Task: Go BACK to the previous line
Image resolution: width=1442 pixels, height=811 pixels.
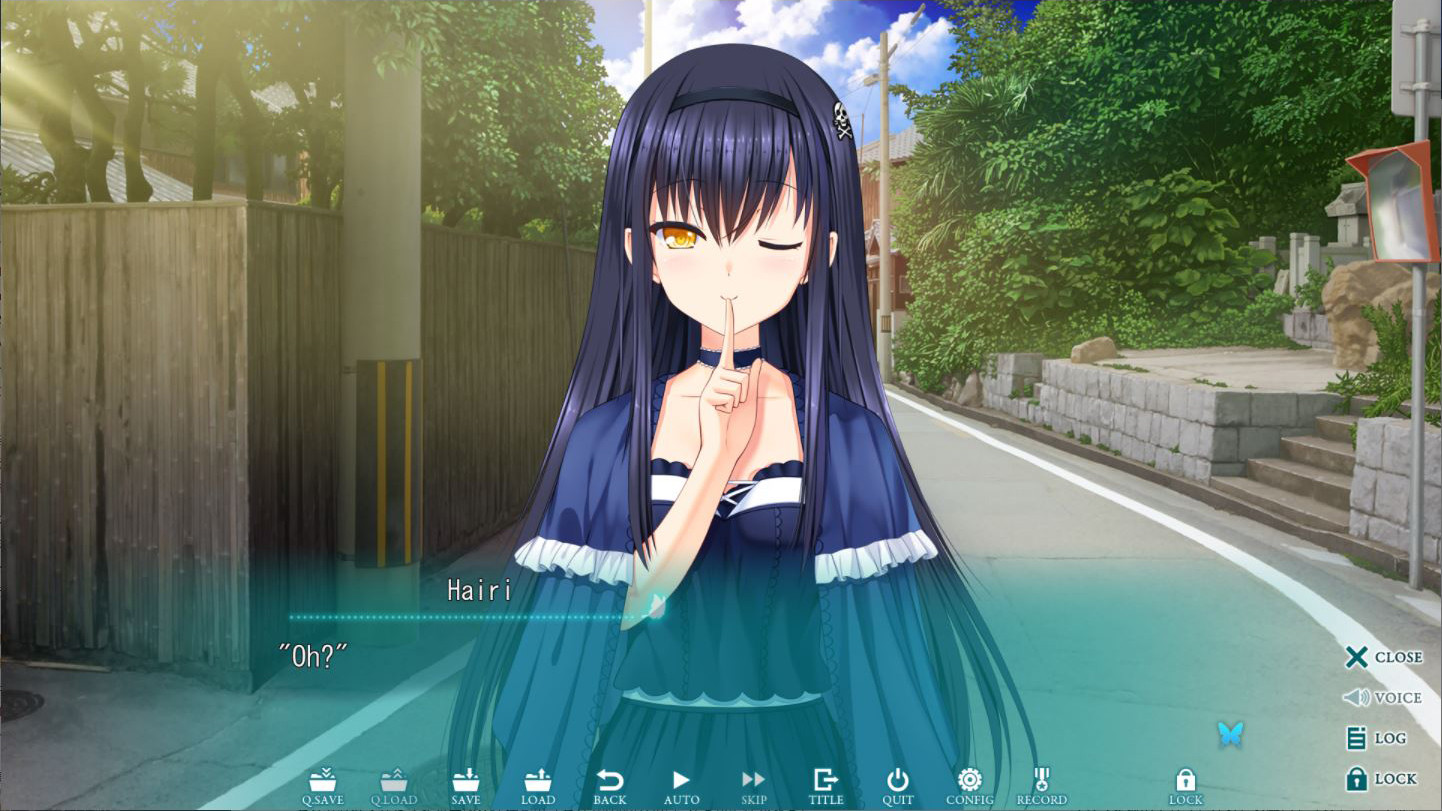Action: pyautogui.click(x=610, y=785)
